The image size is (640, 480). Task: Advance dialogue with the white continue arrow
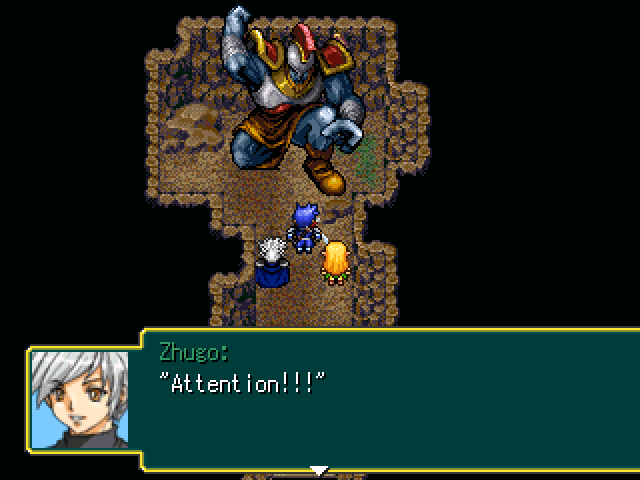pyautogui.click(x=318, y=469)
